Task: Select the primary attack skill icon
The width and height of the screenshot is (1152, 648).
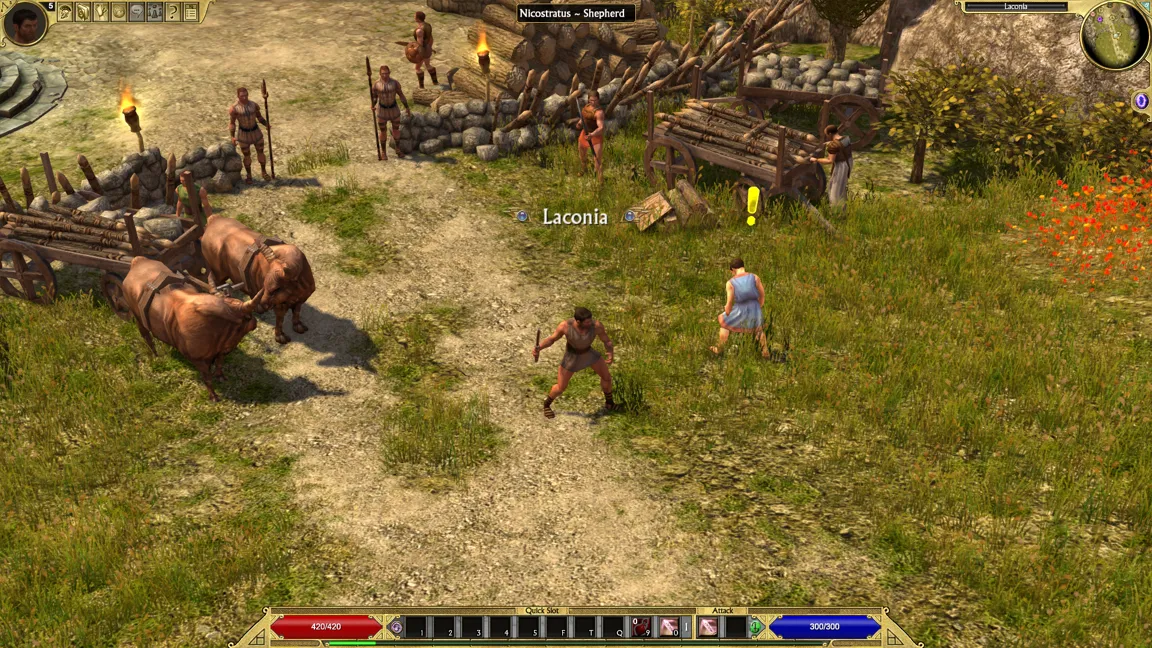Action: tap(708, 627)
